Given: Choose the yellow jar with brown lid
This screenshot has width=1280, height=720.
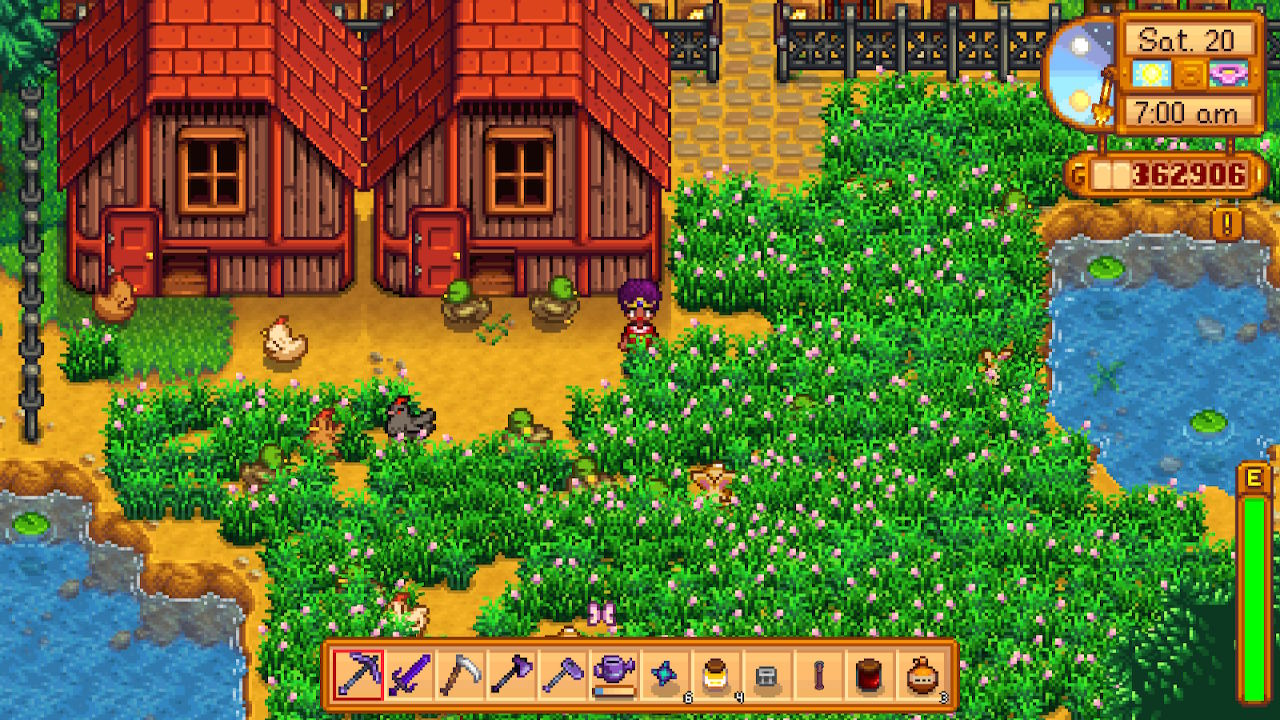Looking at the screenshot, I should [716, 675].
